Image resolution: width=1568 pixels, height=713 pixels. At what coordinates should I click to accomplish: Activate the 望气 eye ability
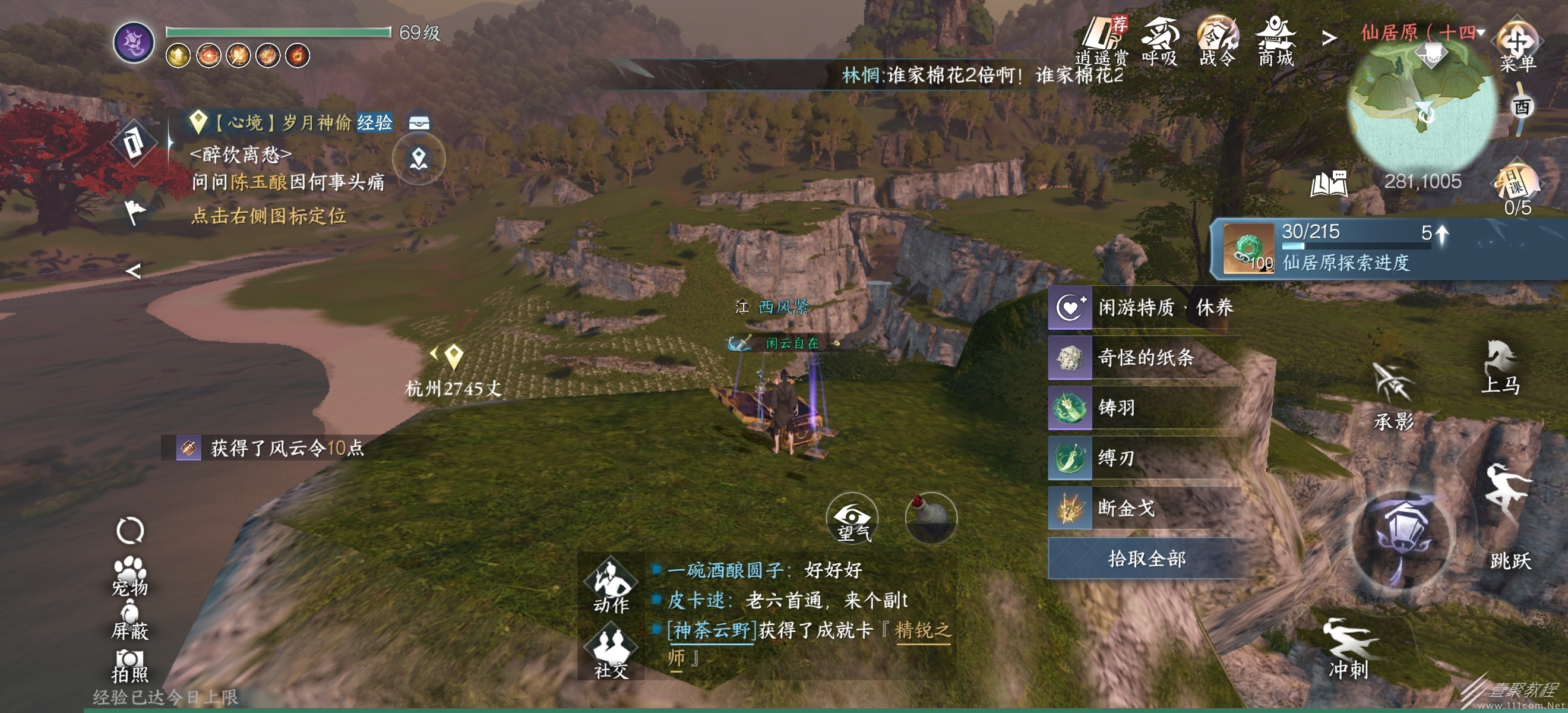[852, 519]
